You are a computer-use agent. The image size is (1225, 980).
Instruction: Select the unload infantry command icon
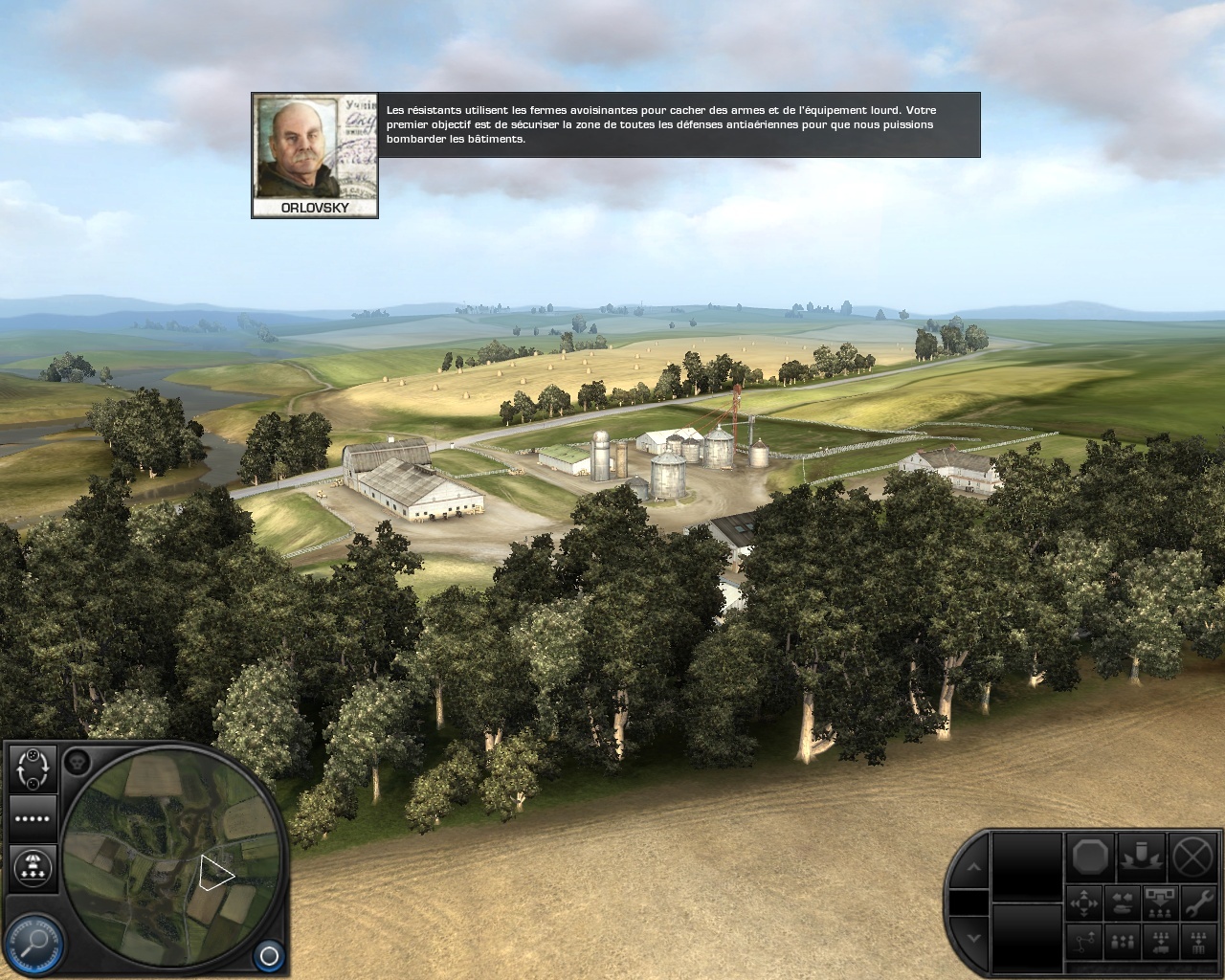click(x=1160, y=903)
